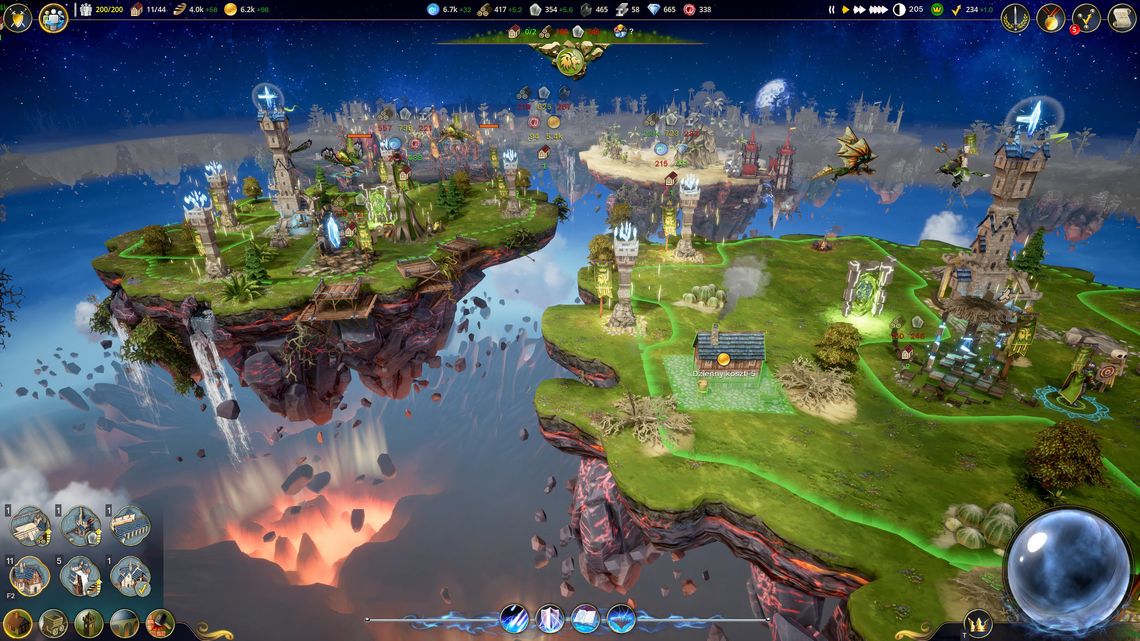Image resolution: width=1140 pixels, height=641 pixels.
Task: Select the mine cart build category
Action: tap(53, 624)
